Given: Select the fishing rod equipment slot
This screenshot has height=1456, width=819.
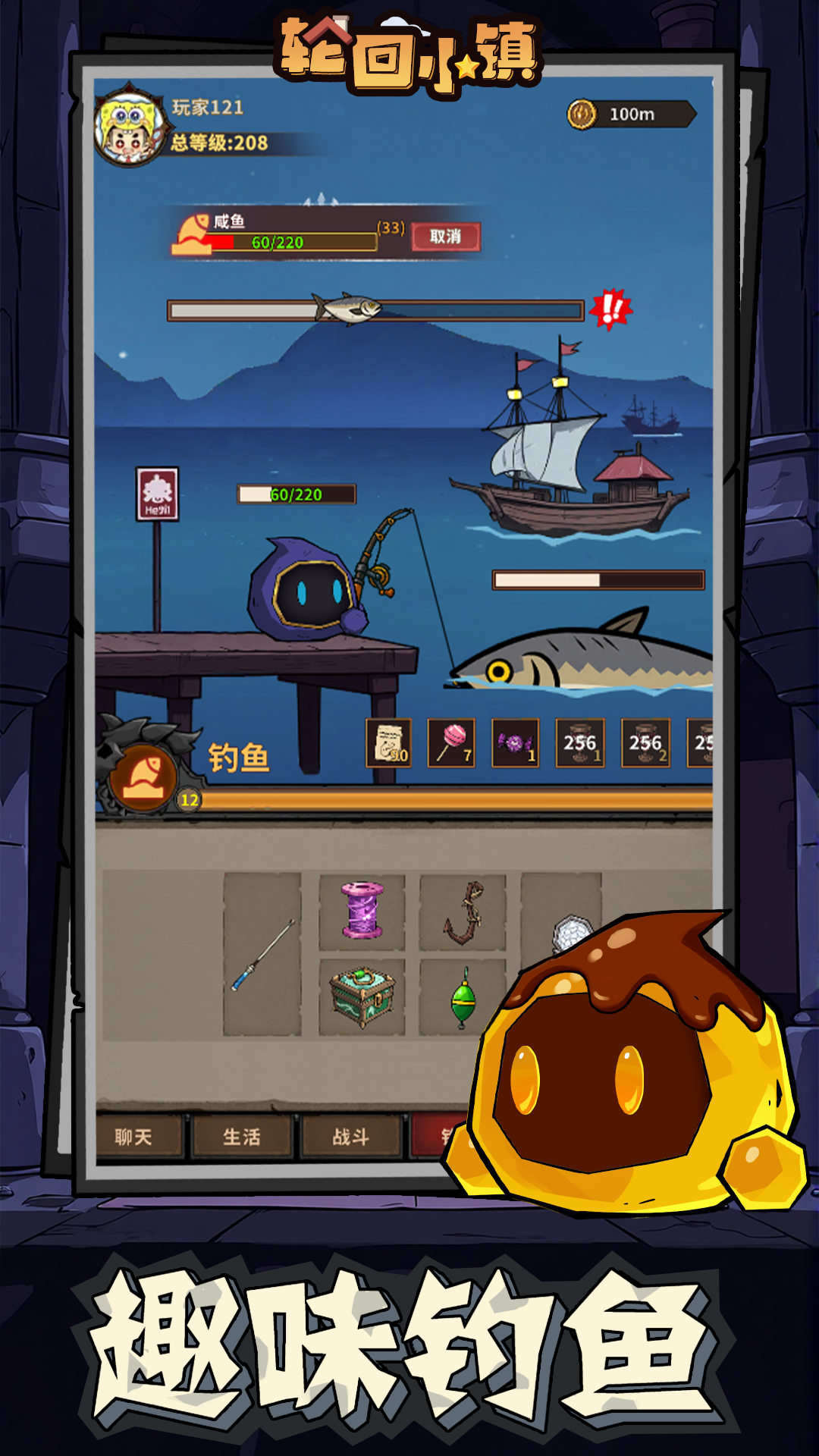Looking at the screenshot, I should (x=262, y=954).
